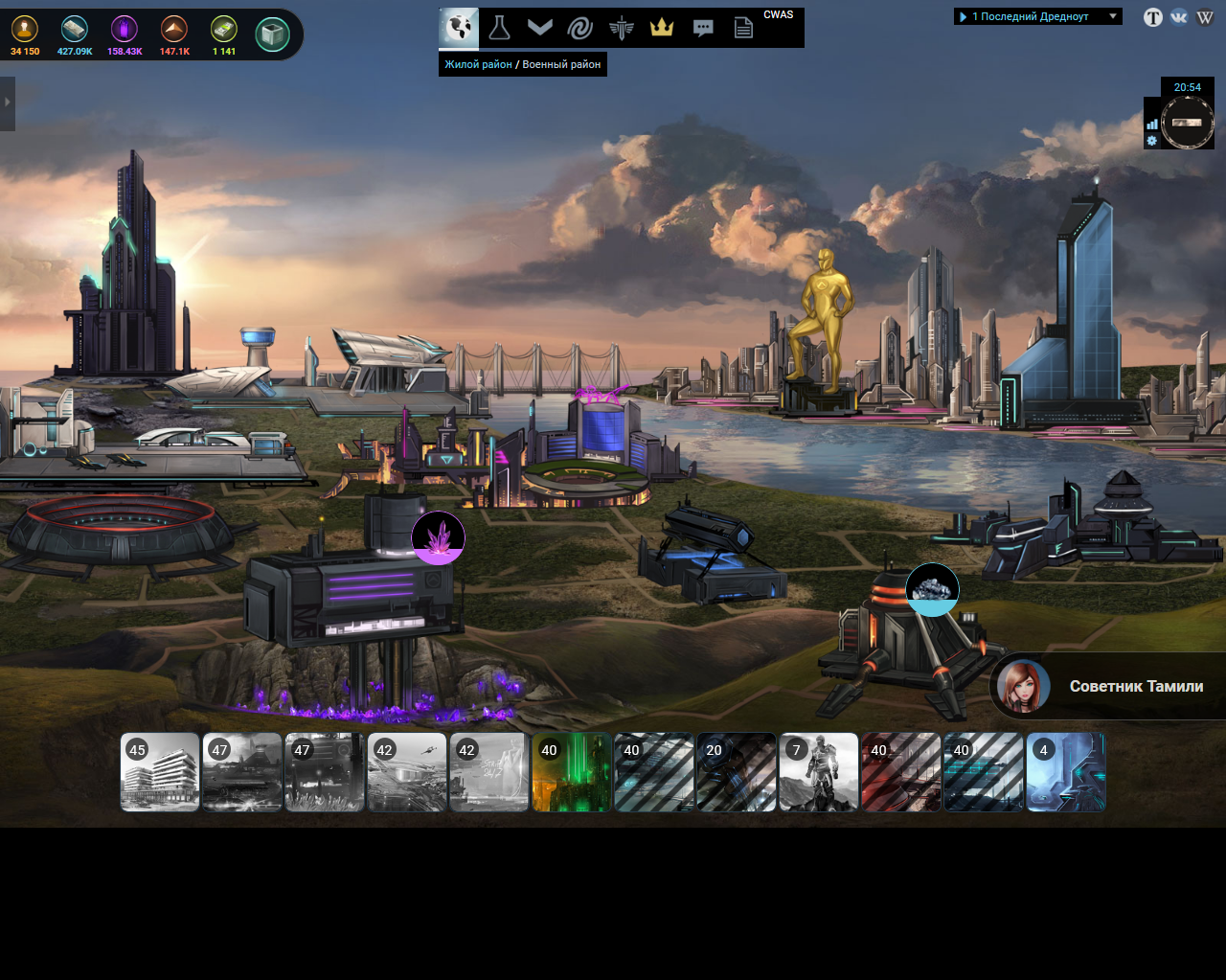Select the level 7 armored soldier card
The image size is (1226, 980).
[819, 772]
